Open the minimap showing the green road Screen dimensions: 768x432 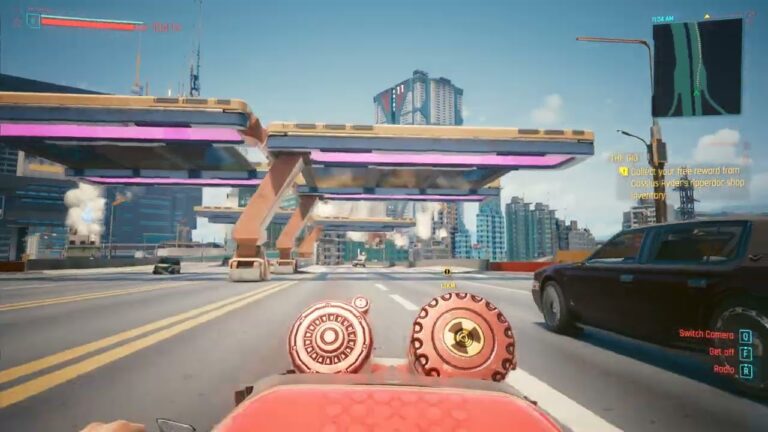[697, 67]
